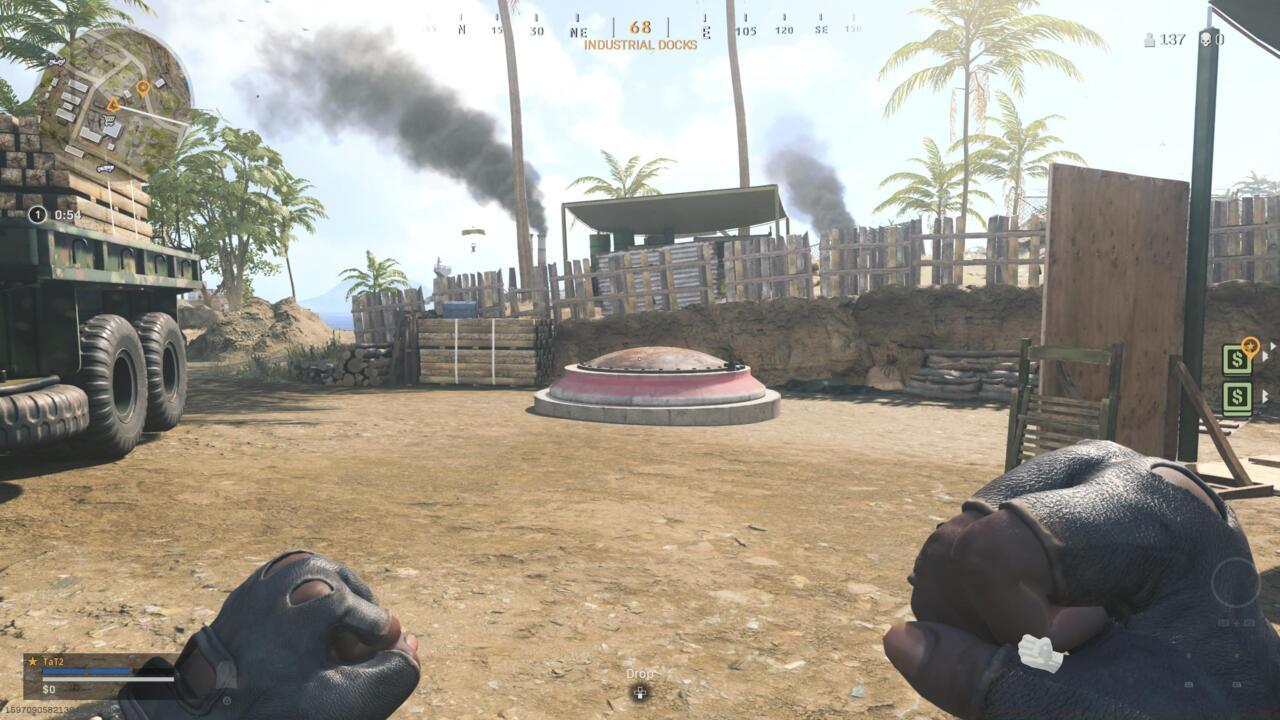Click the skull kill counter icon
The width and height of the screenshot is (1280, 720).
click(1205, 39)
